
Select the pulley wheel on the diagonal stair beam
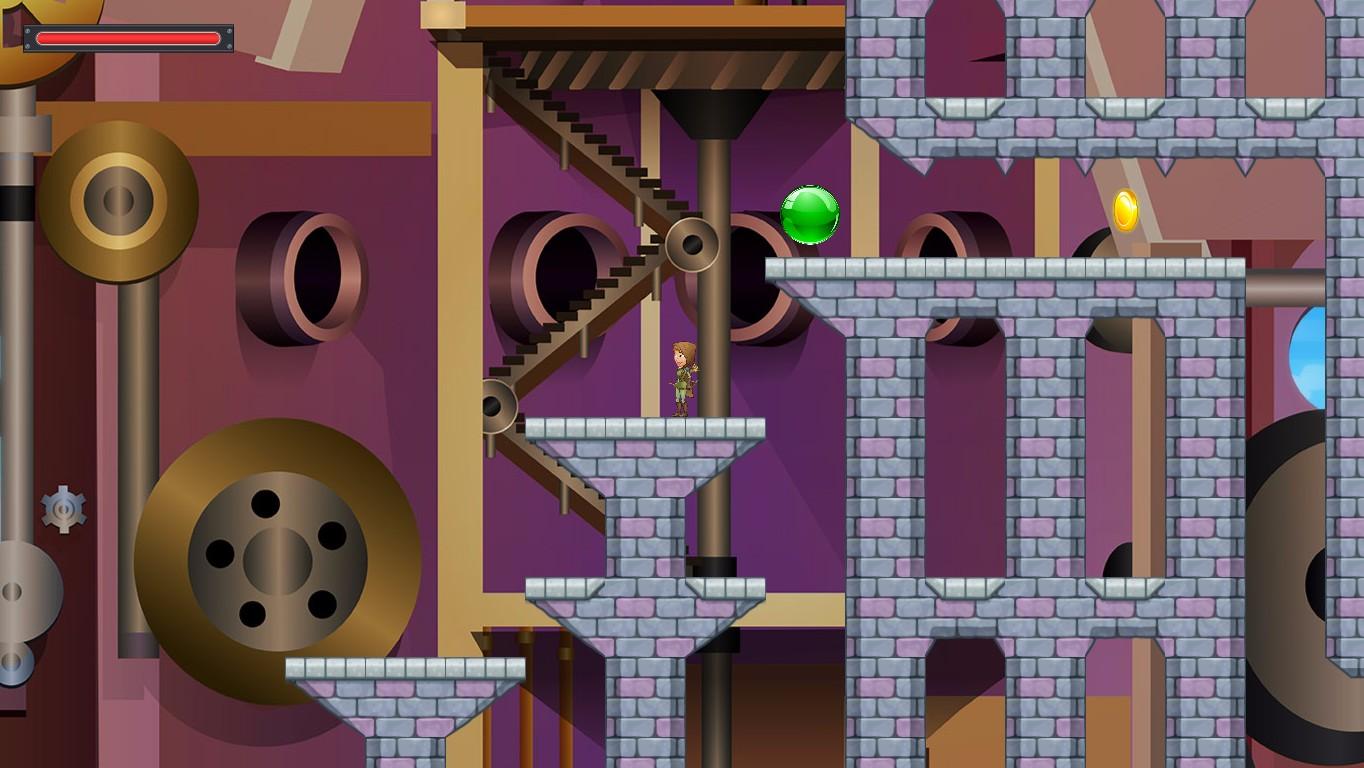point(693,243)
